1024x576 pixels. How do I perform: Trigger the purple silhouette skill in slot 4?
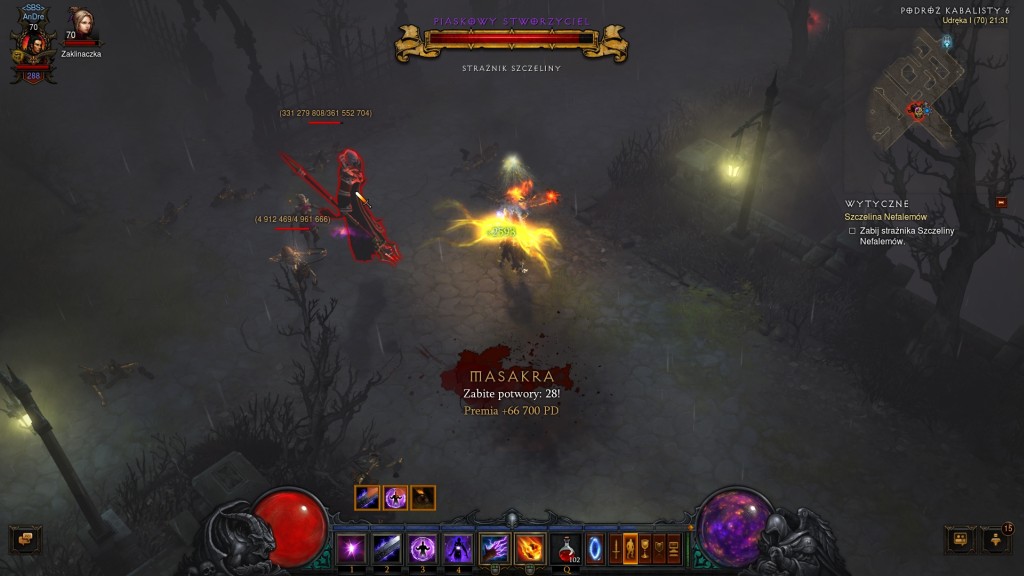[x=458, y=548]
